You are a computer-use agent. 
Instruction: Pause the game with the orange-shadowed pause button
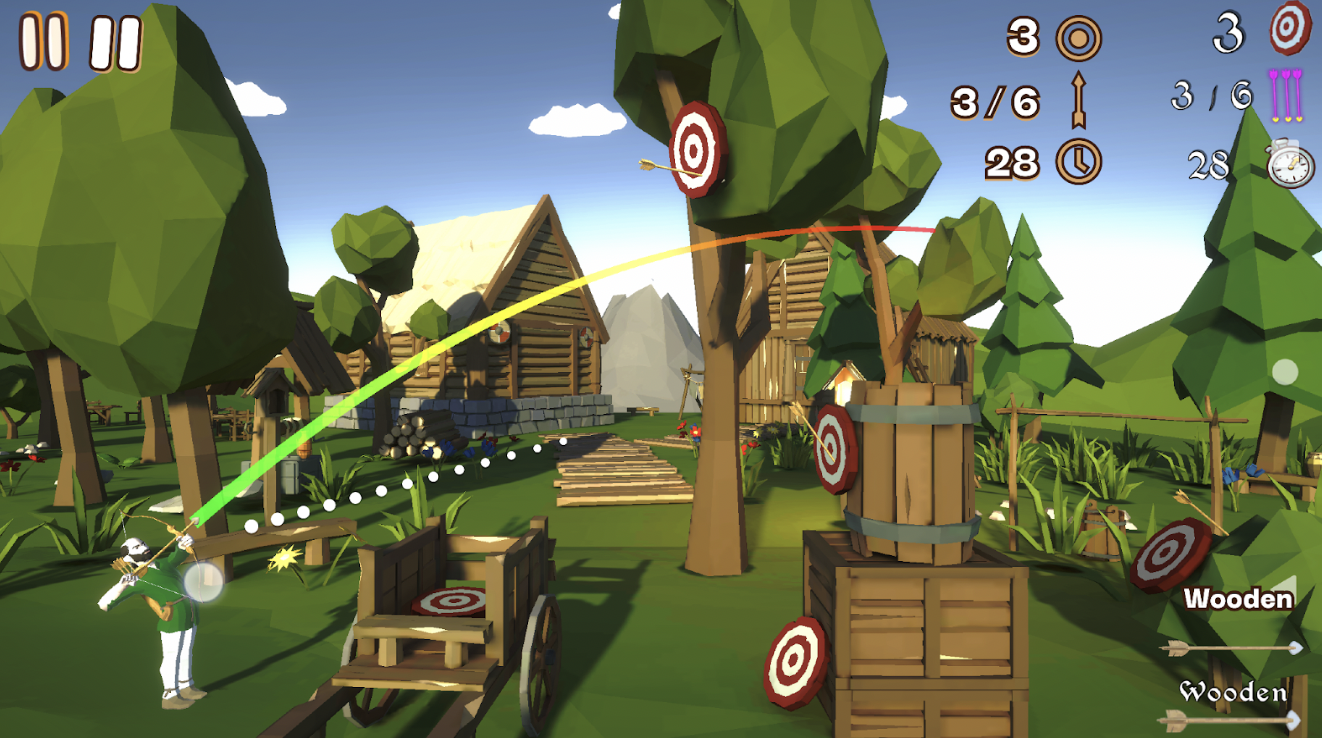pos(44,41)
